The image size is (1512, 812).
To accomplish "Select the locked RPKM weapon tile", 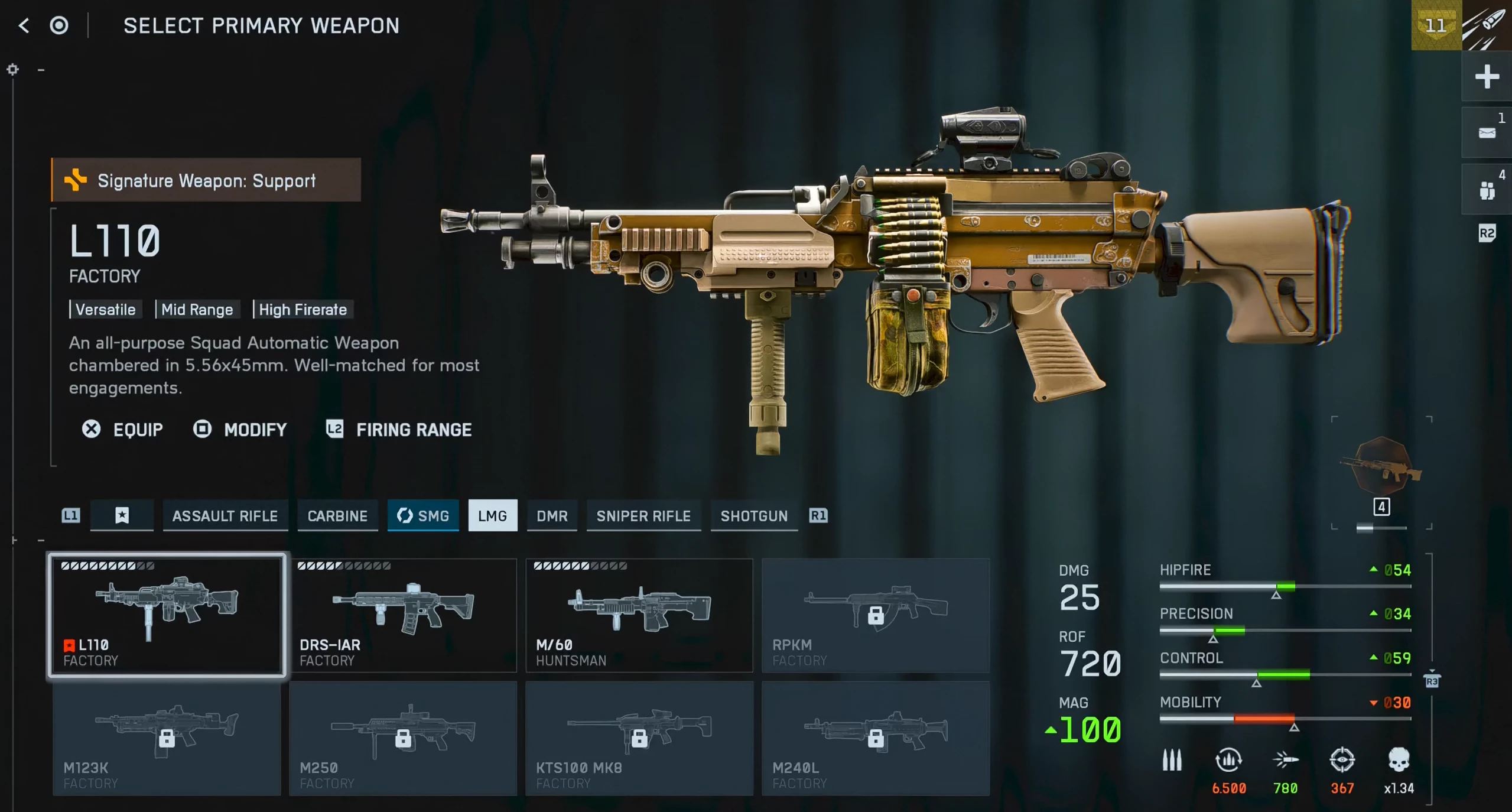I will point(875,615).
